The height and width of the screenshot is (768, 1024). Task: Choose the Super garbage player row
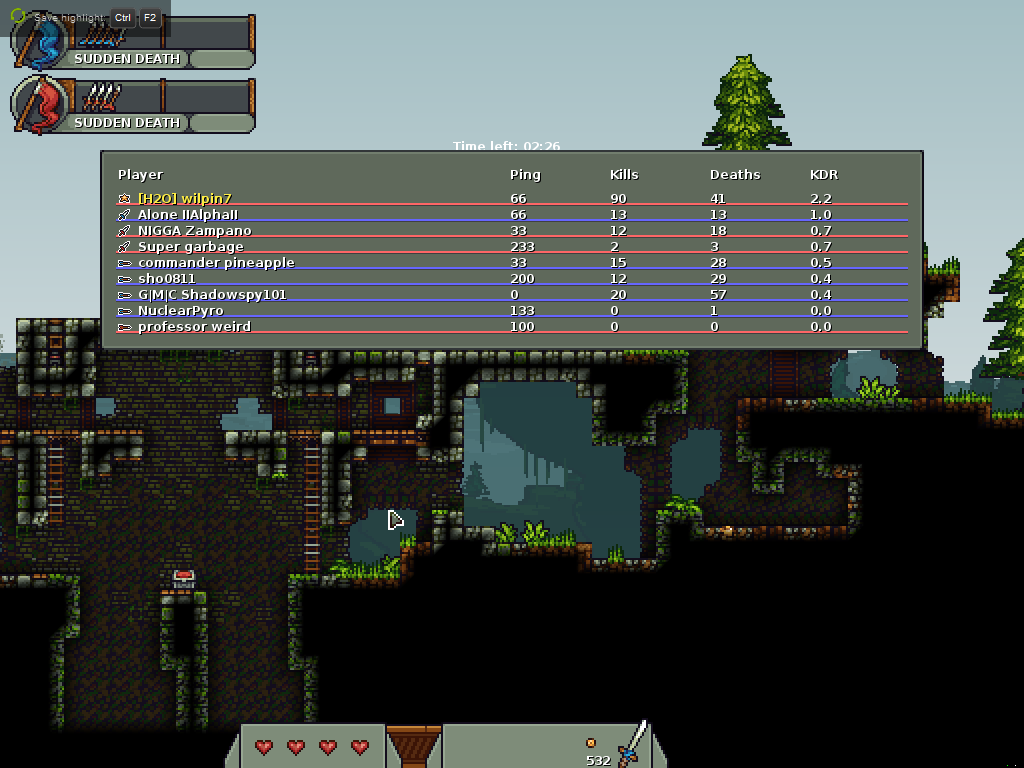[190, 247]
